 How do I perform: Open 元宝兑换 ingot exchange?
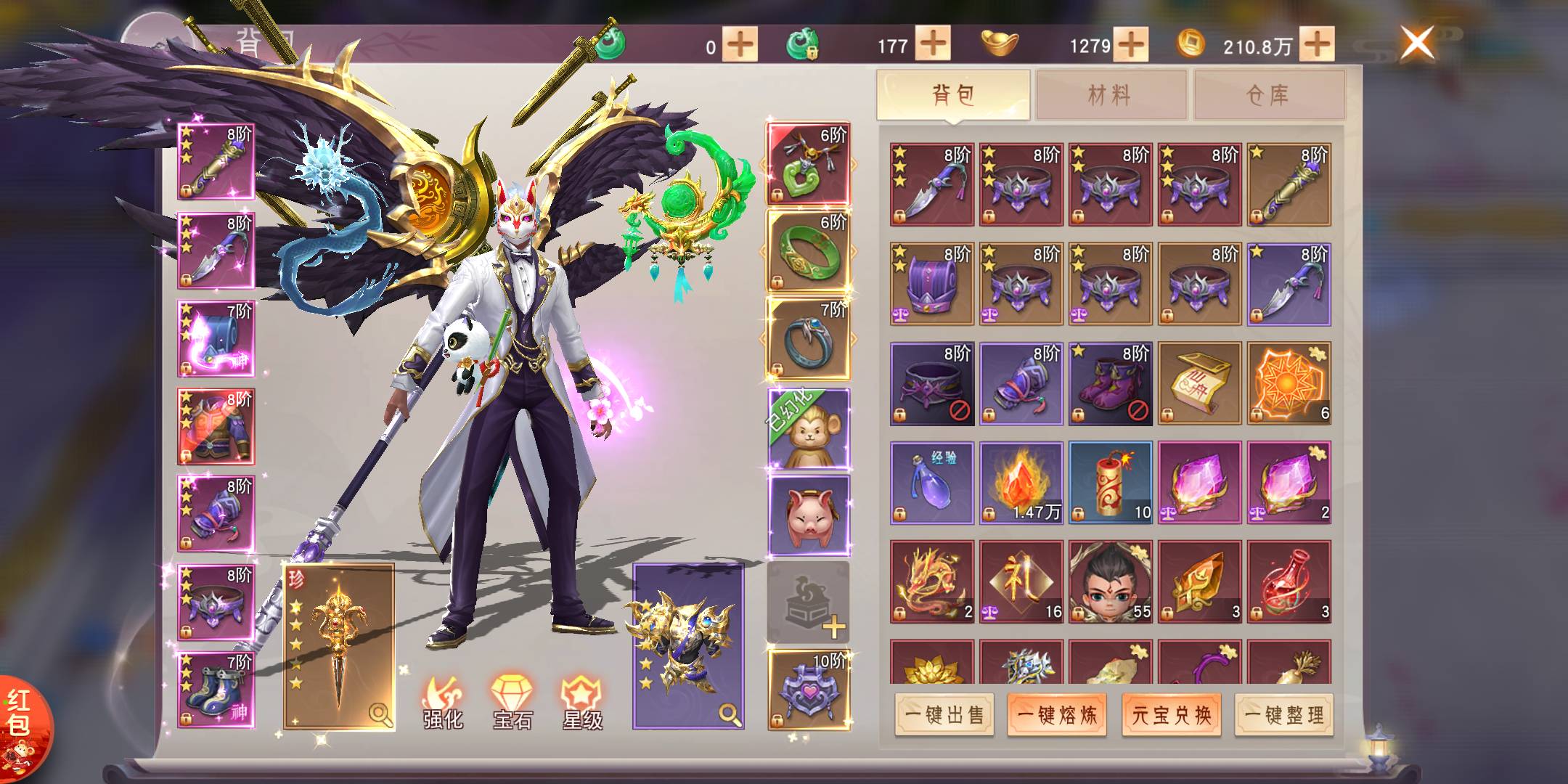click(x=1171, y=715)
